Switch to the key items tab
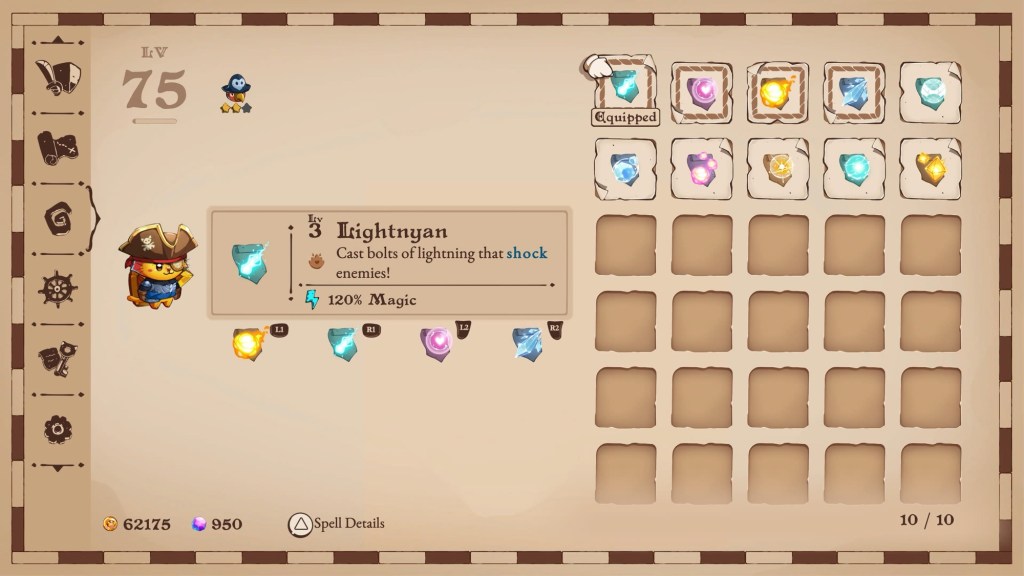 (x=57, y=359)
